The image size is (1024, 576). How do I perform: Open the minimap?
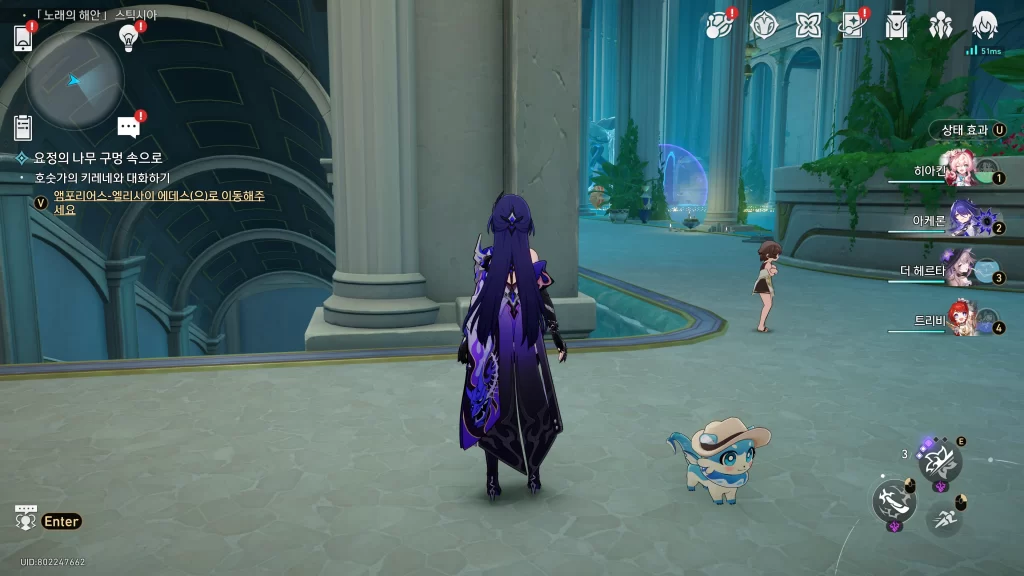pyautogui.click(x=75, y=81)
